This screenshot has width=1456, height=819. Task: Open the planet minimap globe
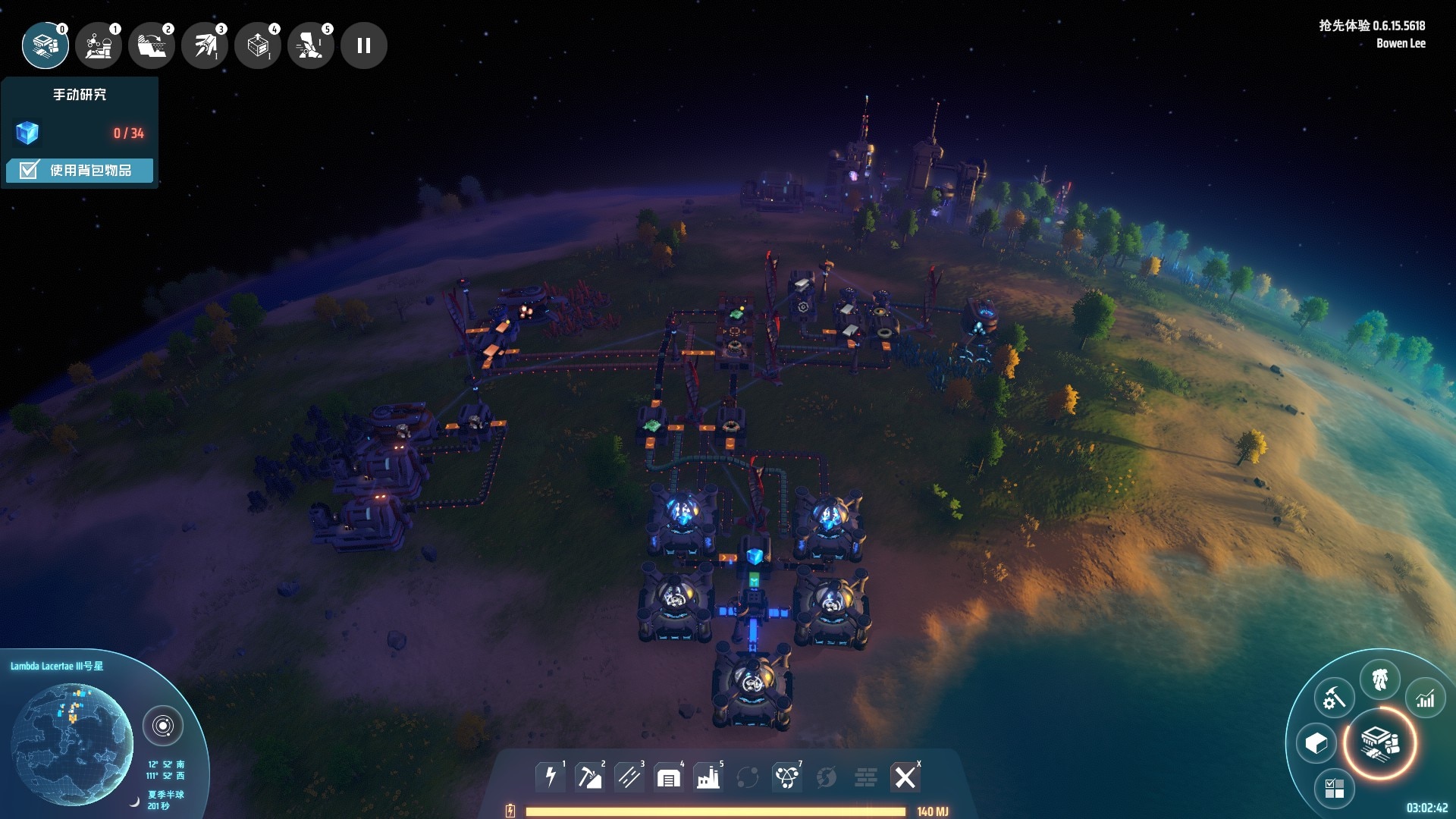[72, 743]
